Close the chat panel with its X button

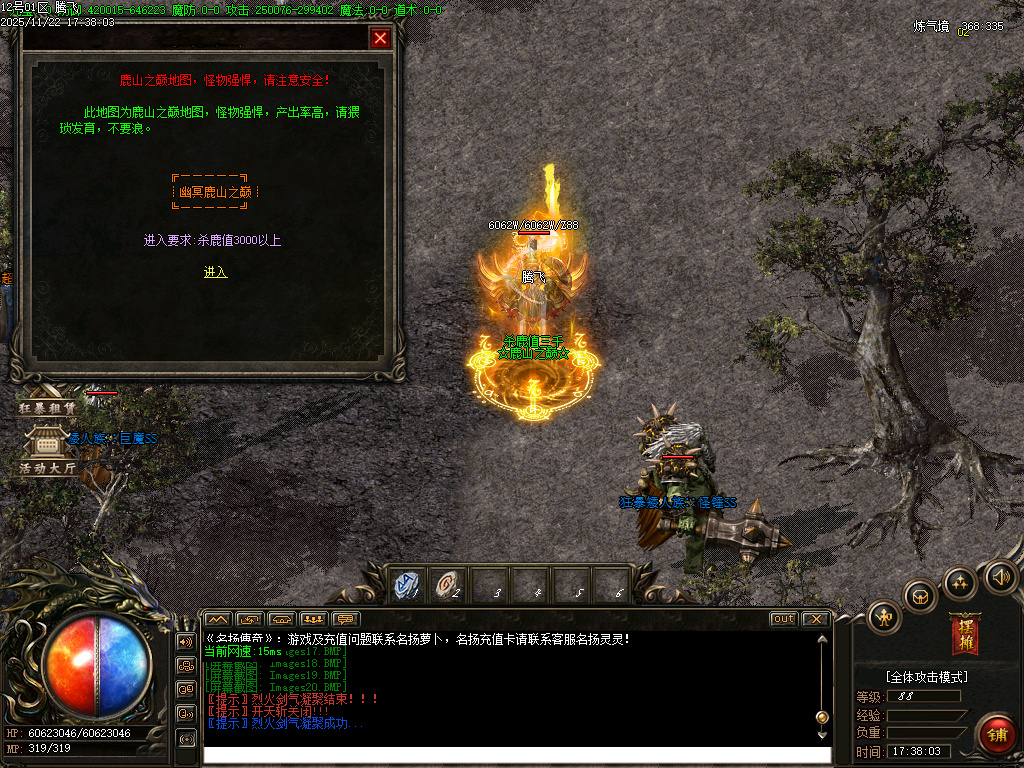point(815,619)
